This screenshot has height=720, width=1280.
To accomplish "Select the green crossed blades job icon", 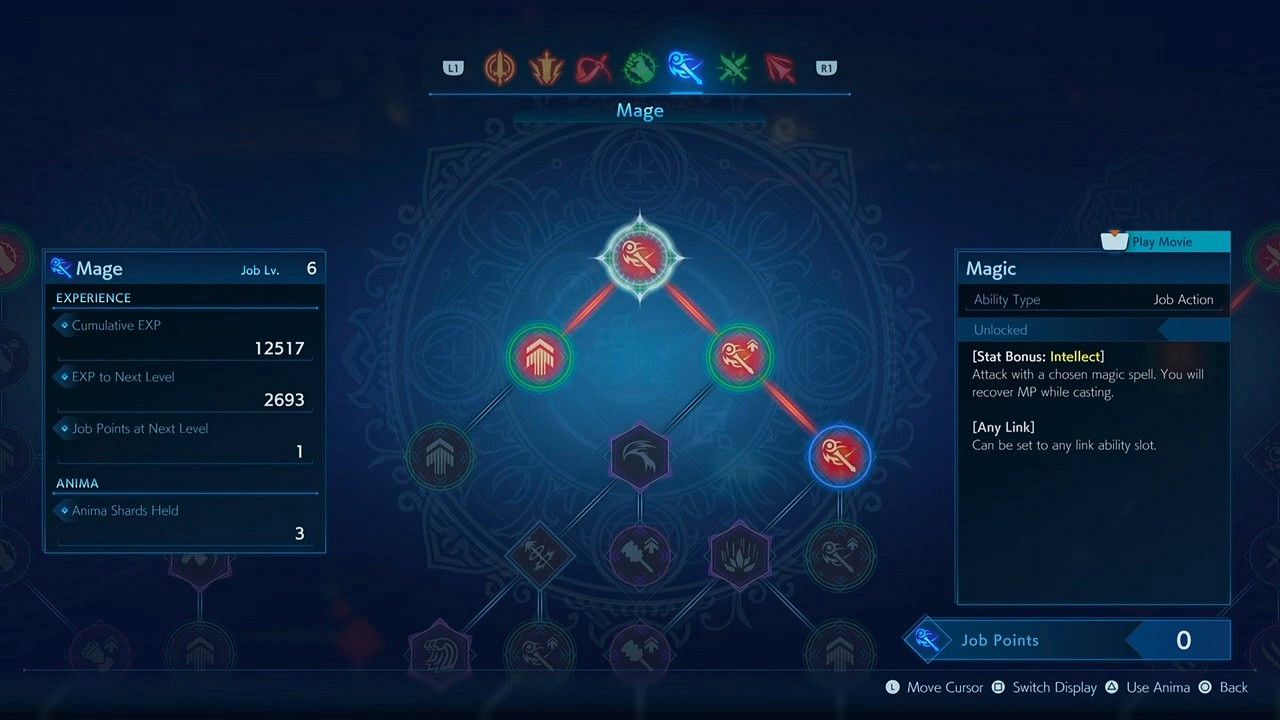I will coord(733,68).
